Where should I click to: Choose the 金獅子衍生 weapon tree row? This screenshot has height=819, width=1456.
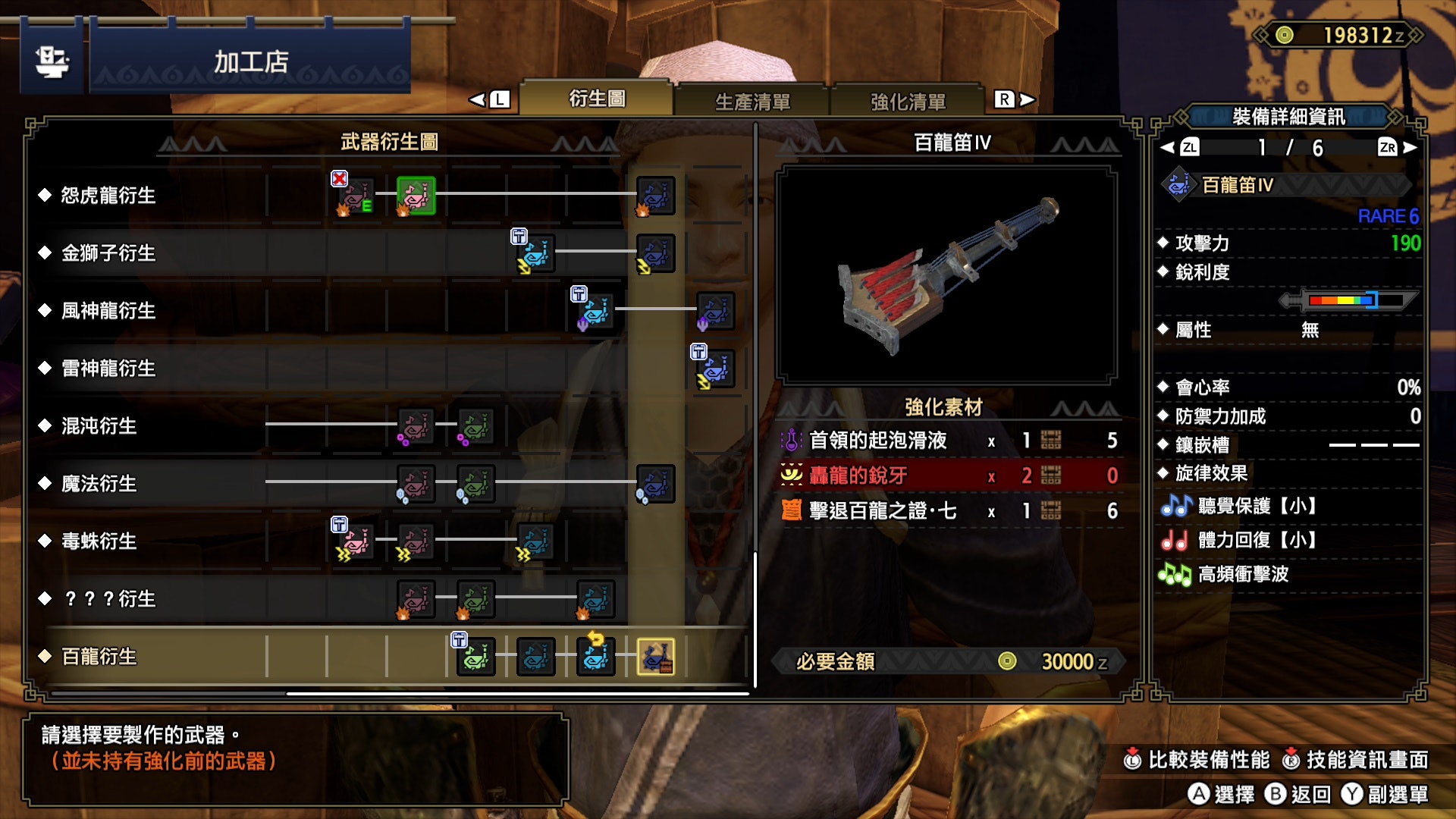click(x=108, y=253)
